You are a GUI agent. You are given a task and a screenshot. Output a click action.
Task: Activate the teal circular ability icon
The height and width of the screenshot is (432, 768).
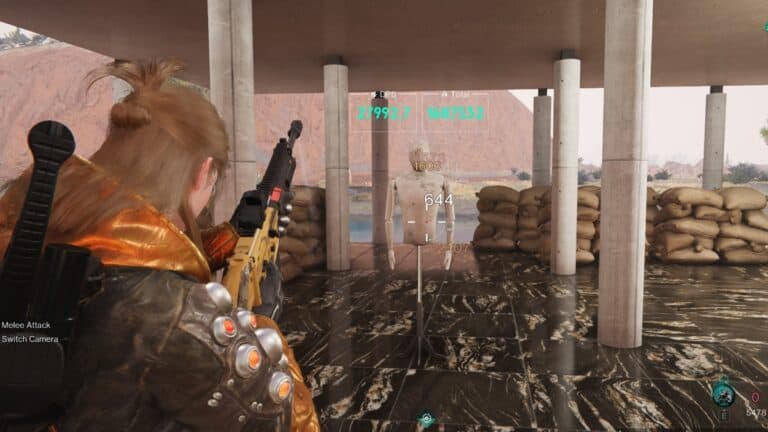pos(723,395)
